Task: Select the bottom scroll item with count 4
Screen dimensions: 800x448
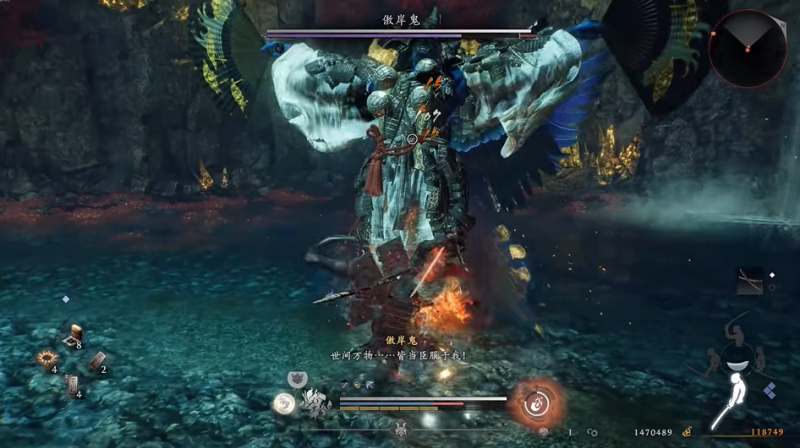Action: 72,383
